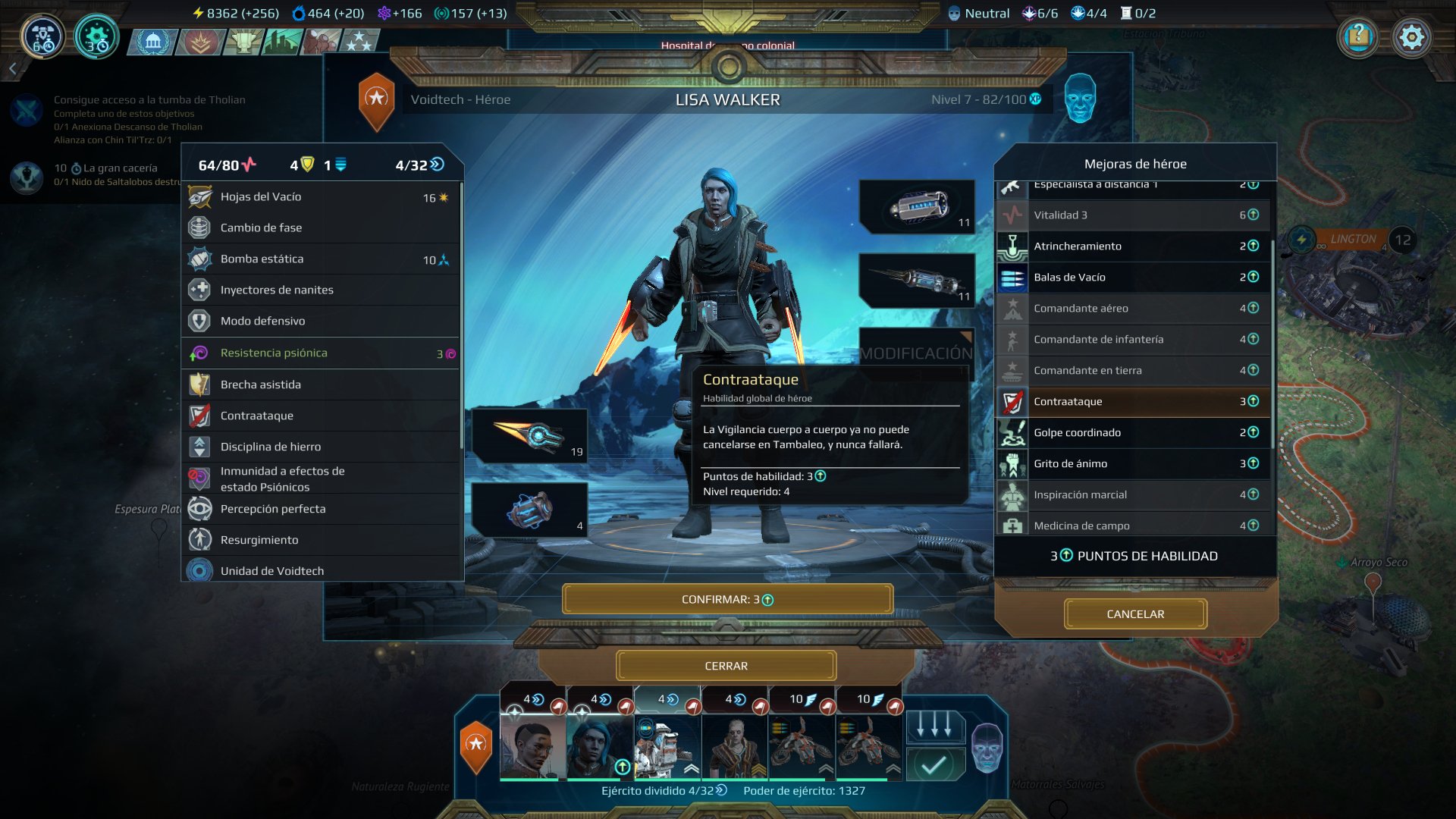
Task: Select the Contraataque shield icon in Mejoras de héroe
Action: (x=1012, y=401)
